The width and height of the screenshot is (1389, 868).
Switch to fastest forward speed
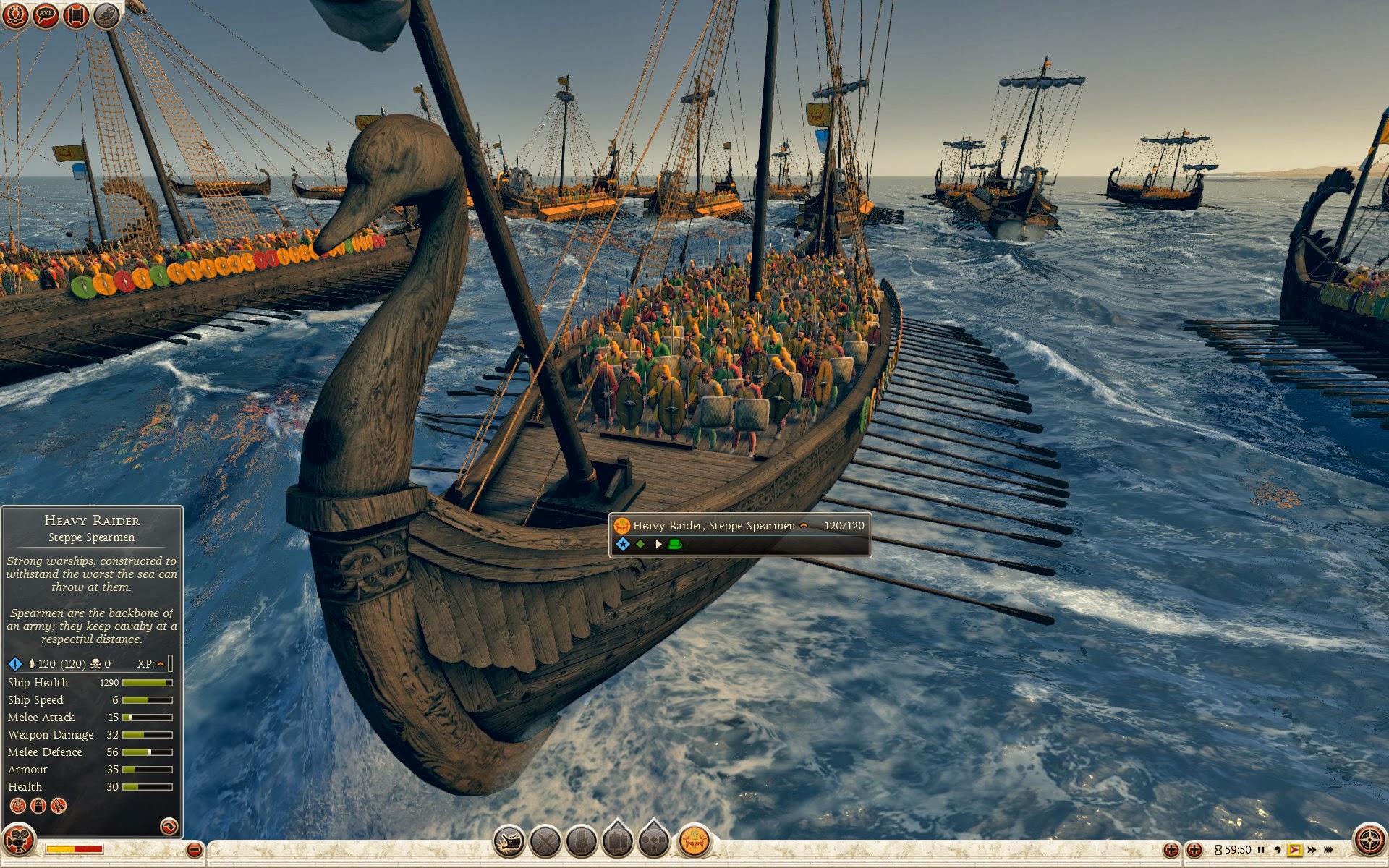pyautogui.click(x=1329, y=850)
